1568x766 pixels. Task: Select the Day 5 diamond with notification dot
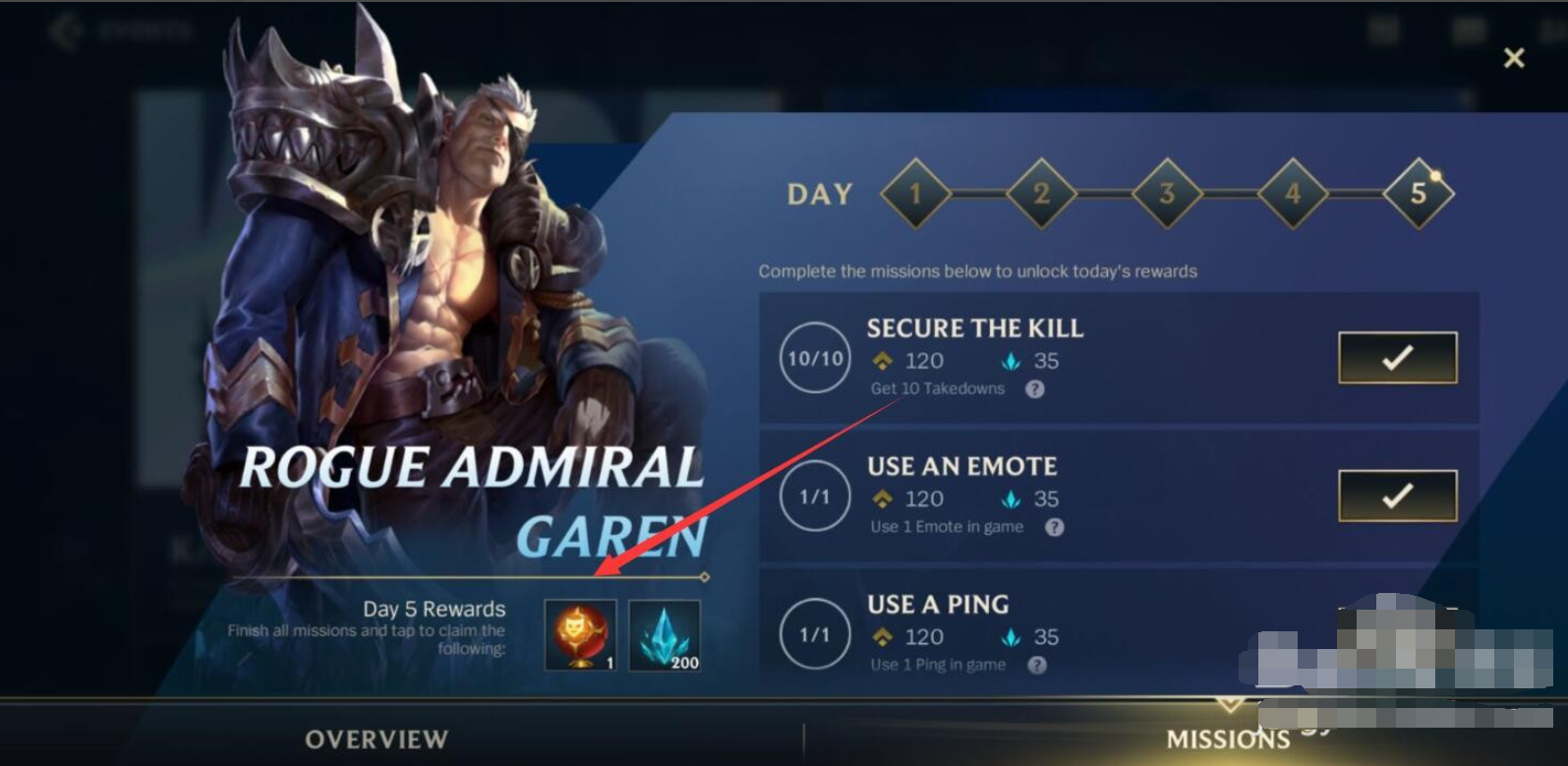(1419, 194)
